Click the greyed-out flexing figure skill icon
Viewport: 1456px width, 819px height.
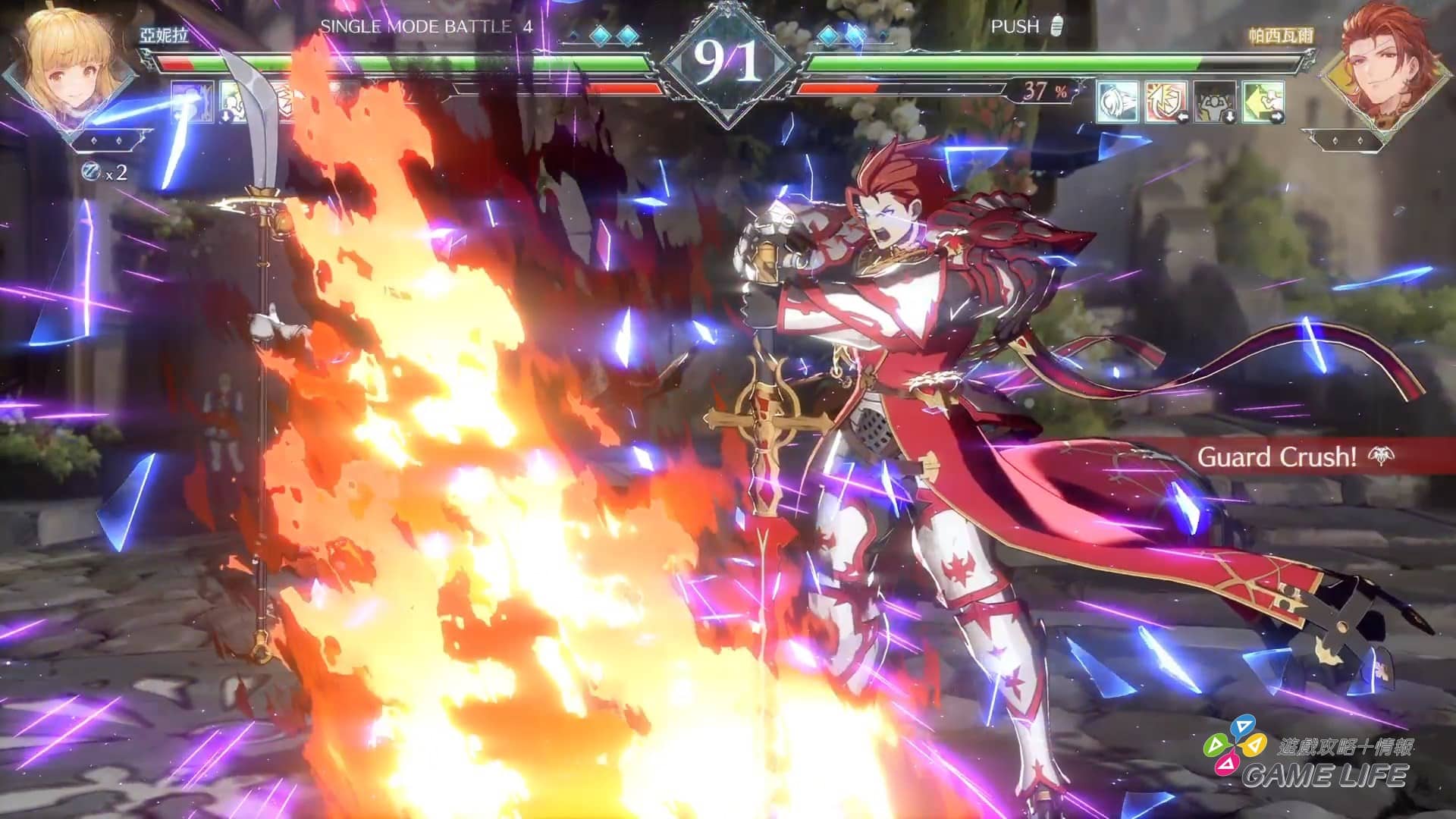click(1215, 102)
